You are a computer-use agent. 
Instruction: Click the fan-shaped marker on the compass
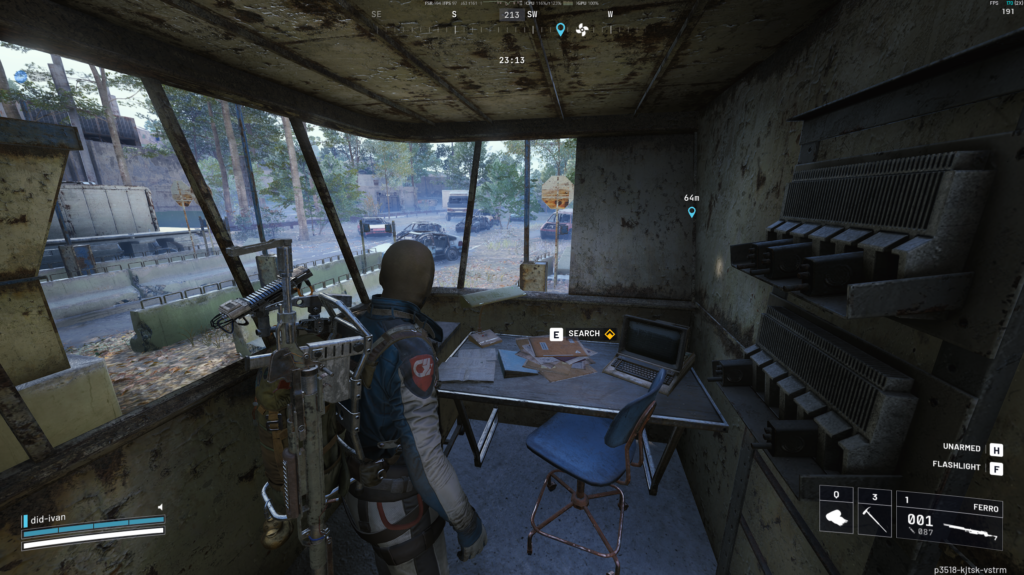pyautogui.click(x=583, y=30)
